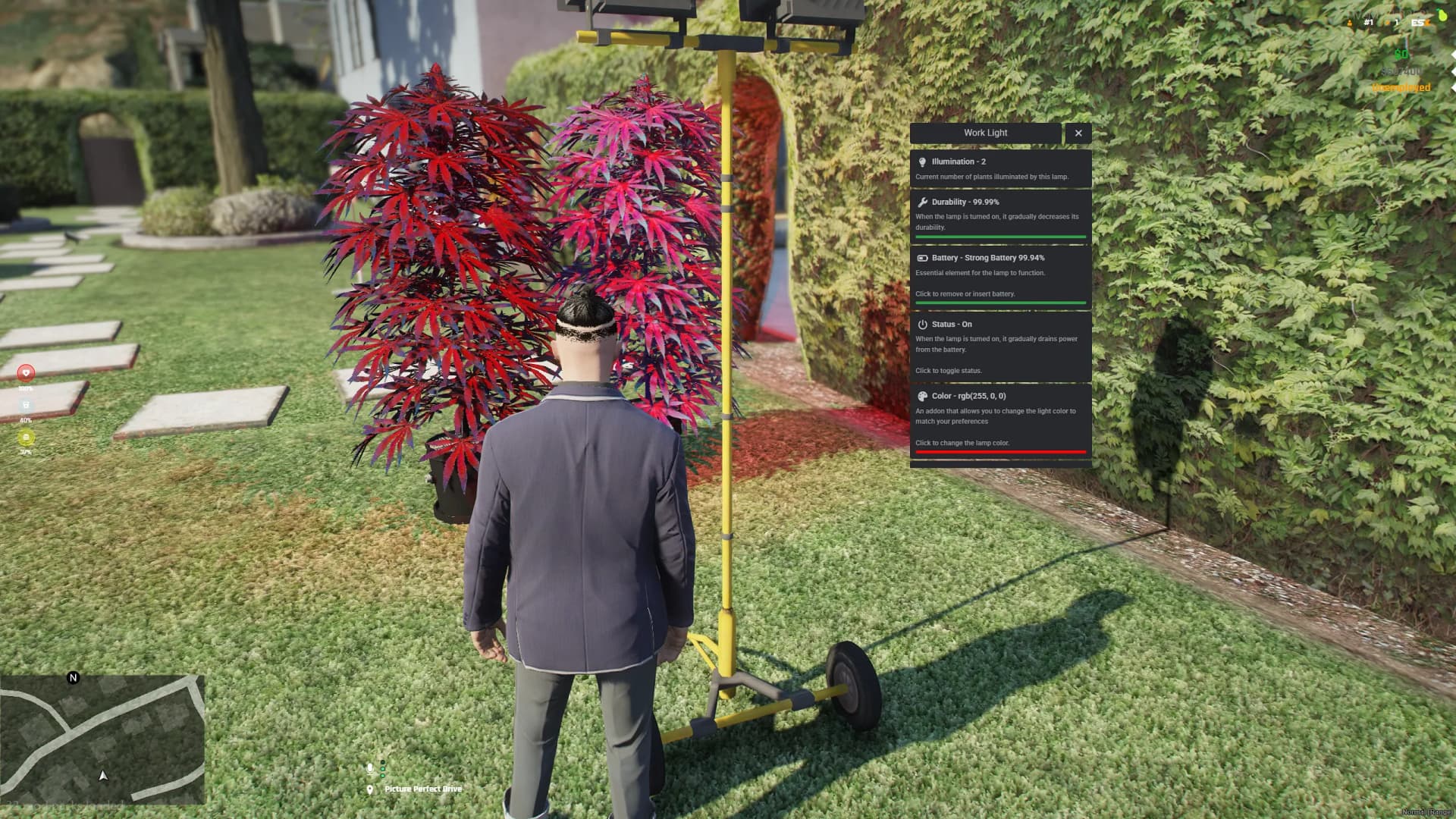Click the green durability progress bar

[999, 237]
